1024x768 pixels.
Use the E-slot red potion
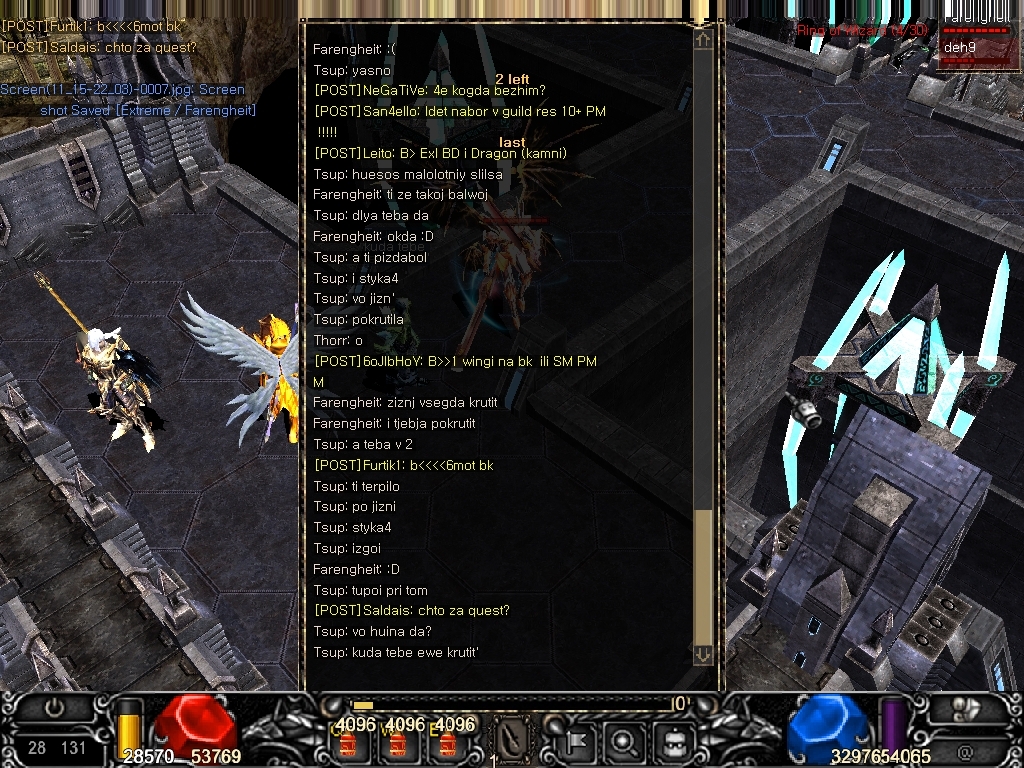point(447,743)
